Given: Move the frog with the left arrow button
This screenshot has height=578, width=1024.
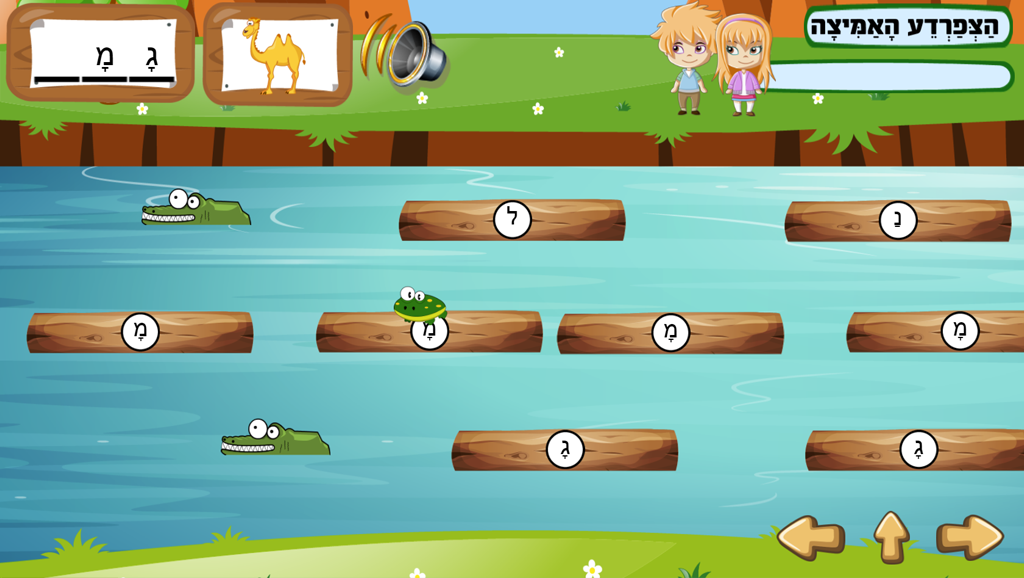Looking at the screenshot, I should tap(810, 538).
